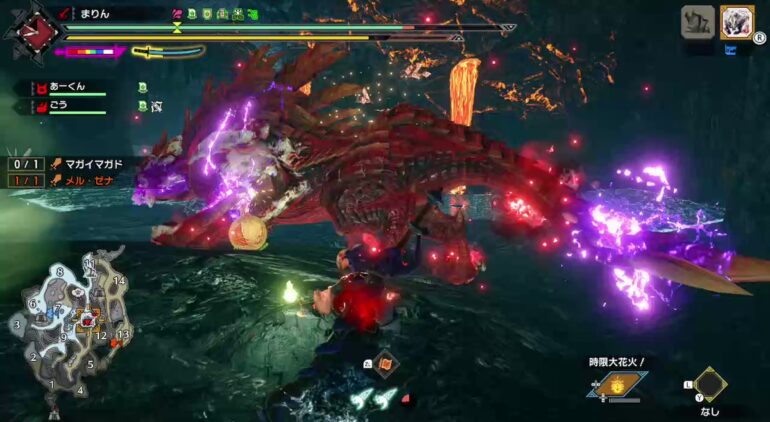
Task: Click the player name まりん
Action: 93,14
